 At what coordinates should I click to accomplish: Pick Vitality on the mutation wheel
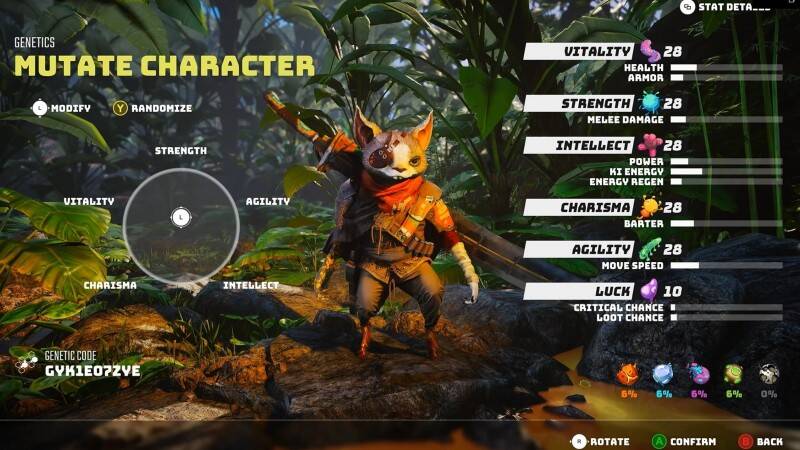tap(89, 201)
